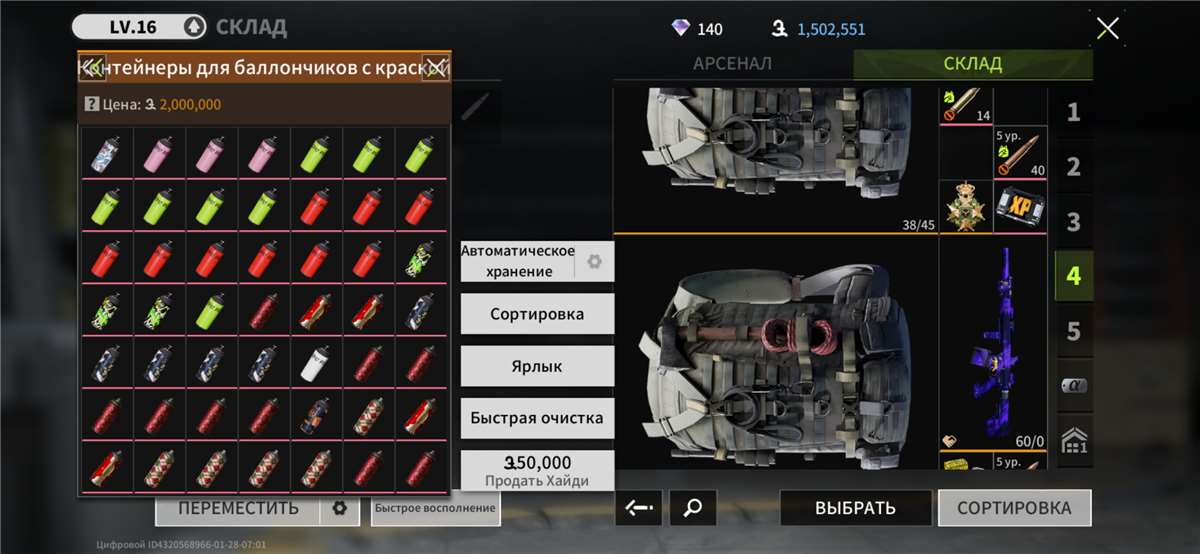Open warehouse page 1

1073,113
